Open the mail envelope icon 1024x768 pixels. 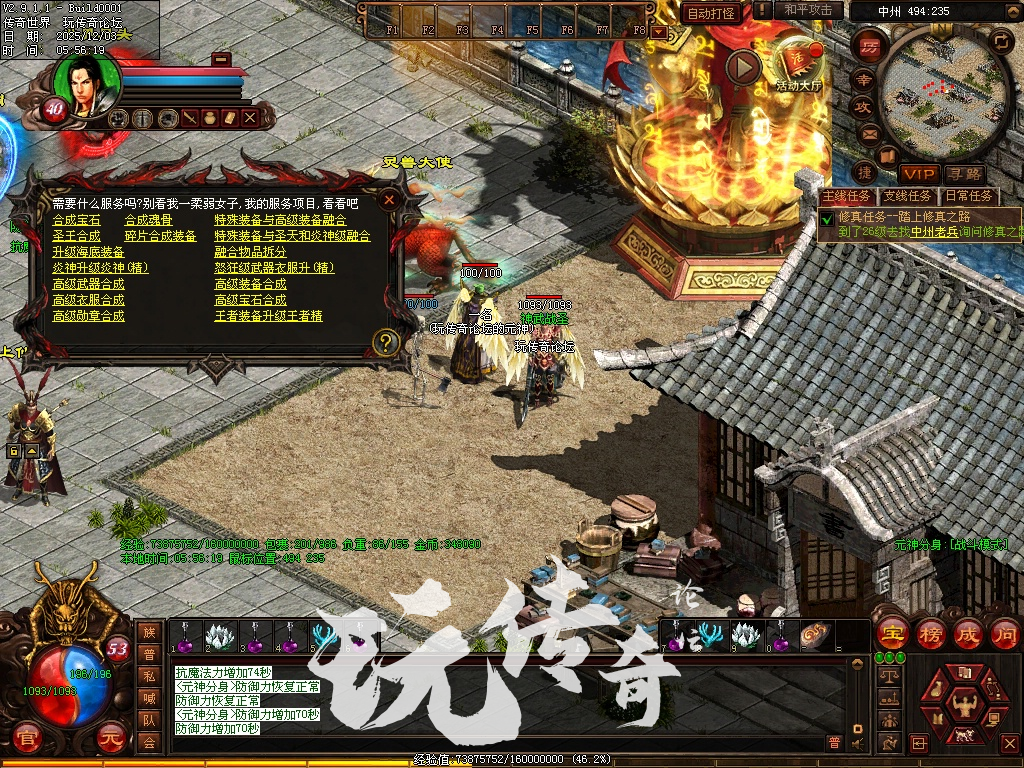point(869,132)
